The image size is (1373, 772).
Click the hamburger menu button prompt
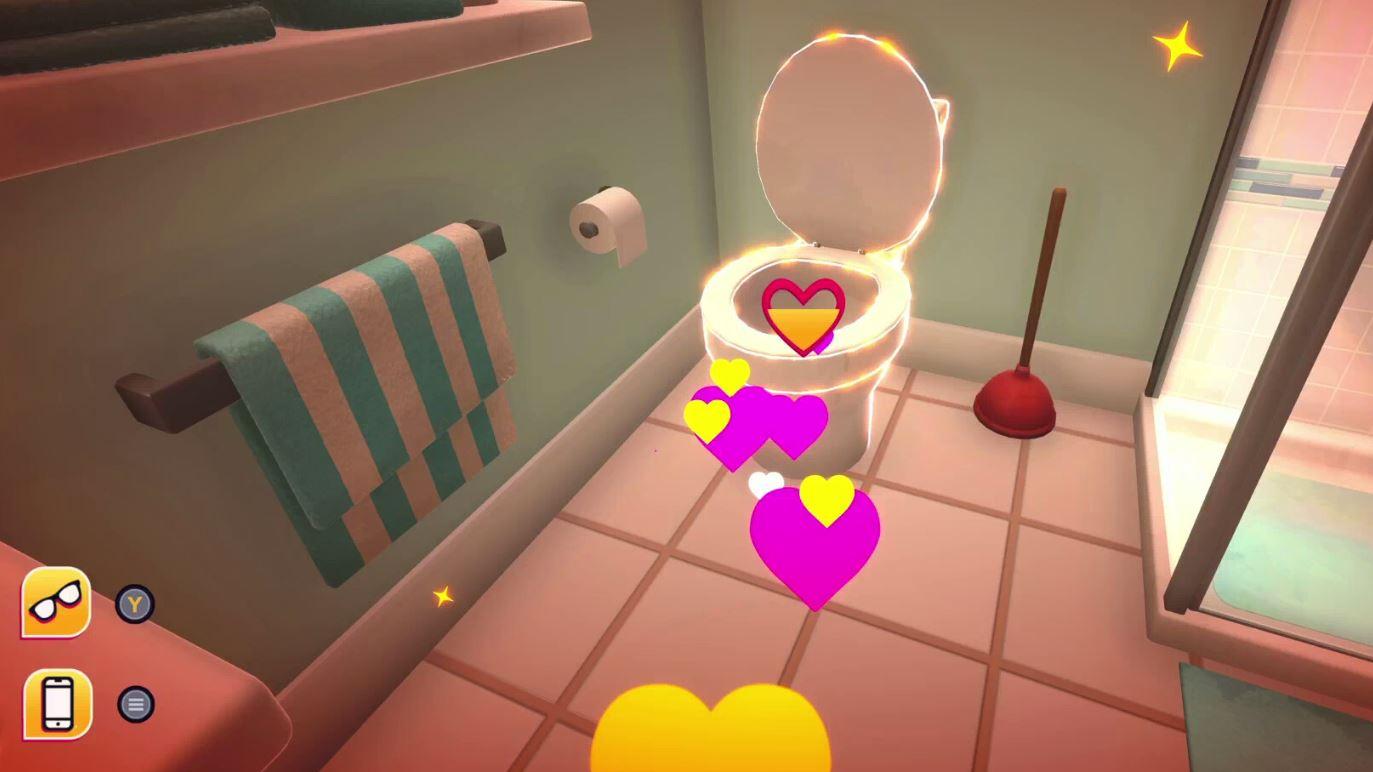tap(134, 703)
